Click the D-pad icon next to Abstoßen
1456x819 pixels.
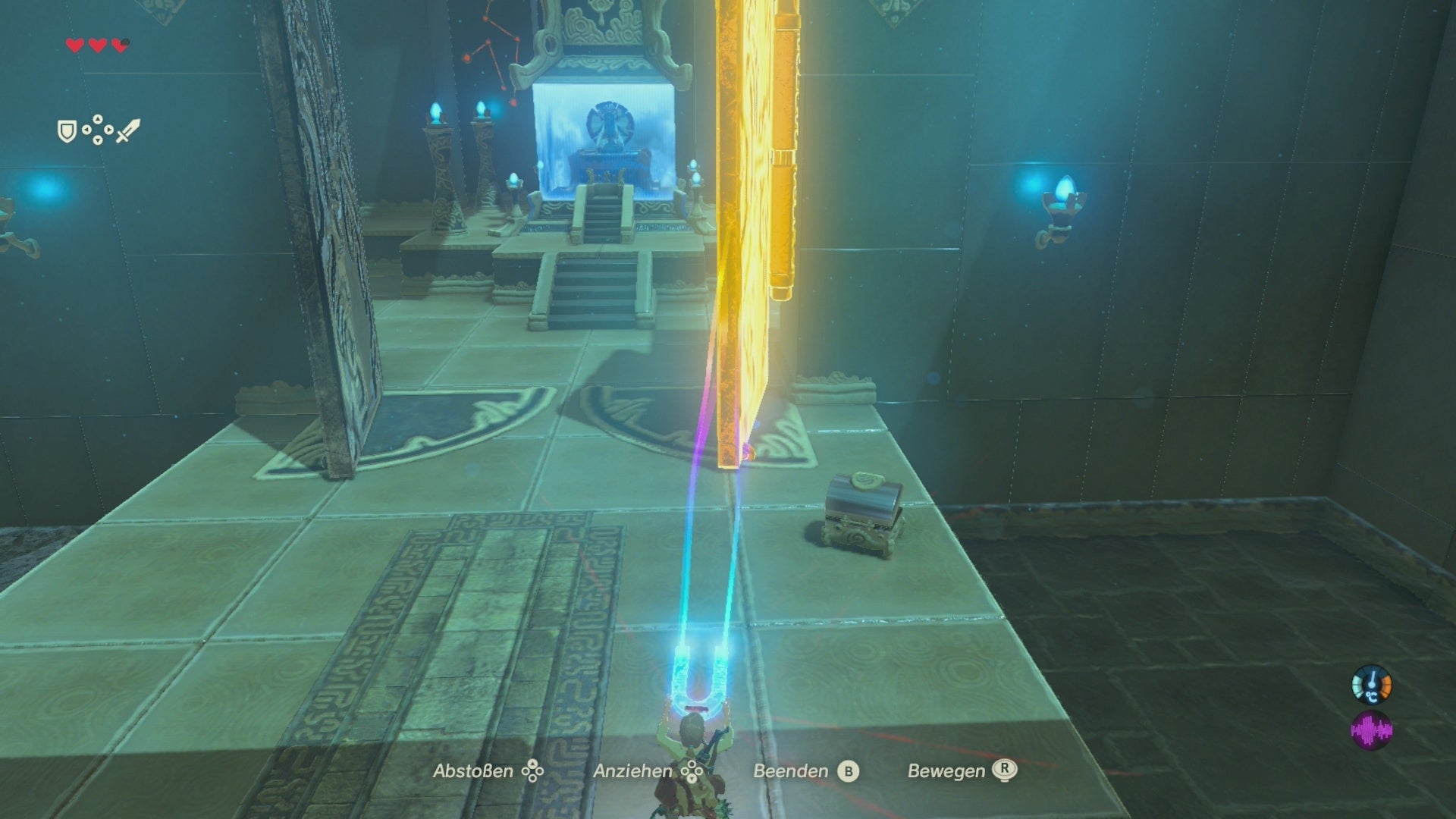[x=533, y=772]
